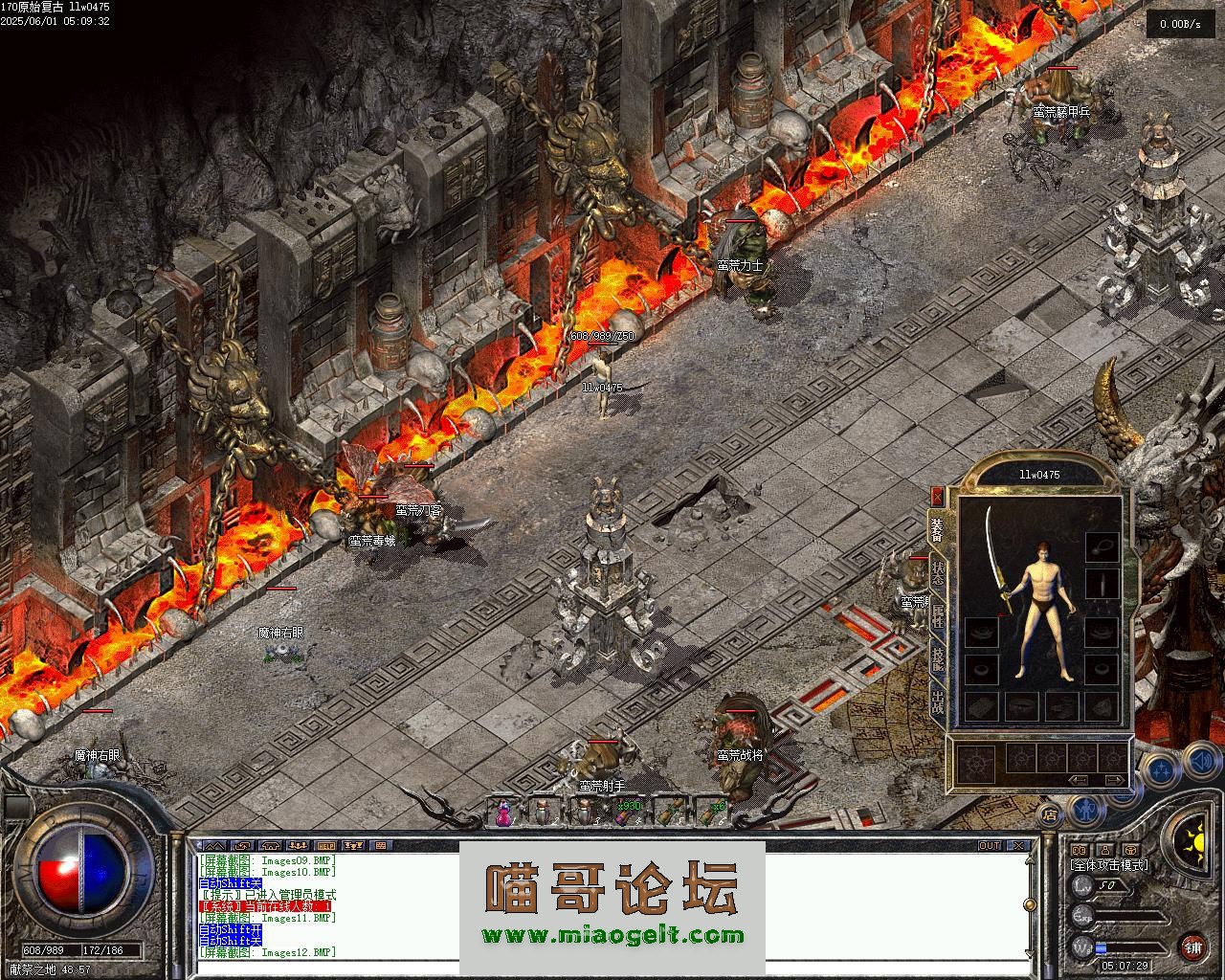Switch to the 出战 tab
This screenshot has height=980, width=1225.
pyautogui.click(x=938, y=704)
